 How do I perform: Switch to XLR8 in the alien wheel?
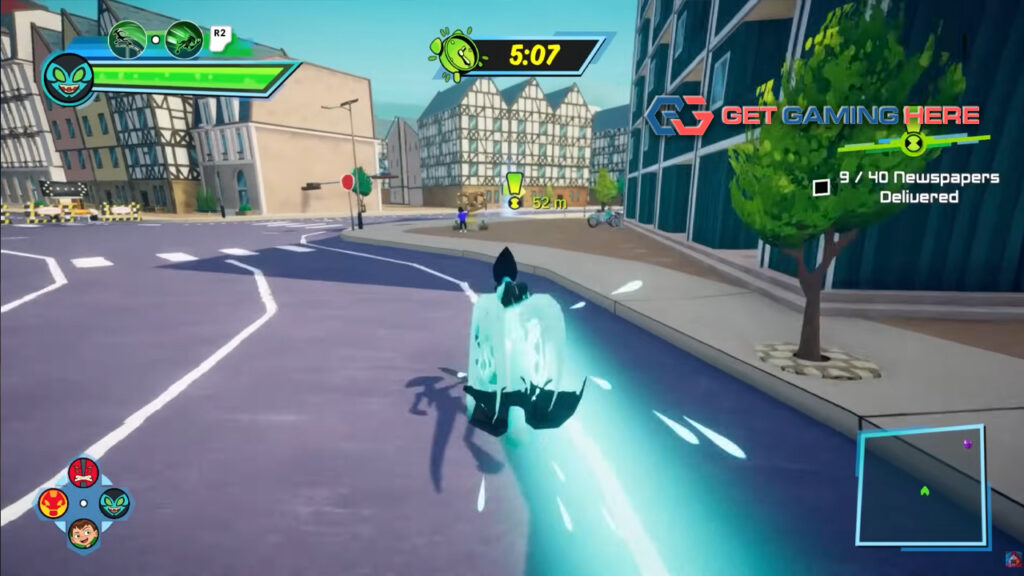[114, 502]
